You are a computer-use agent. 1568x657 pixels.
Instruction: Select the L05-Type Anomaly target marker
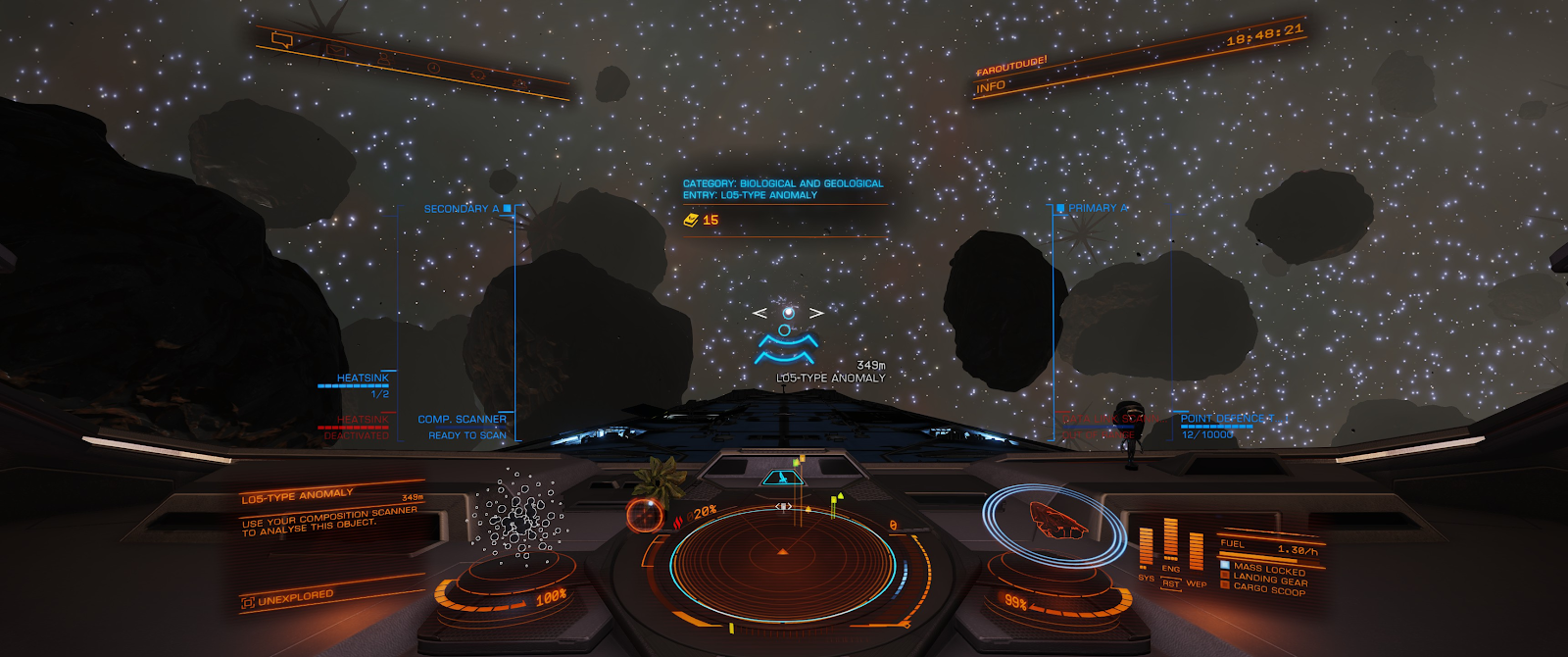point(787,335)
